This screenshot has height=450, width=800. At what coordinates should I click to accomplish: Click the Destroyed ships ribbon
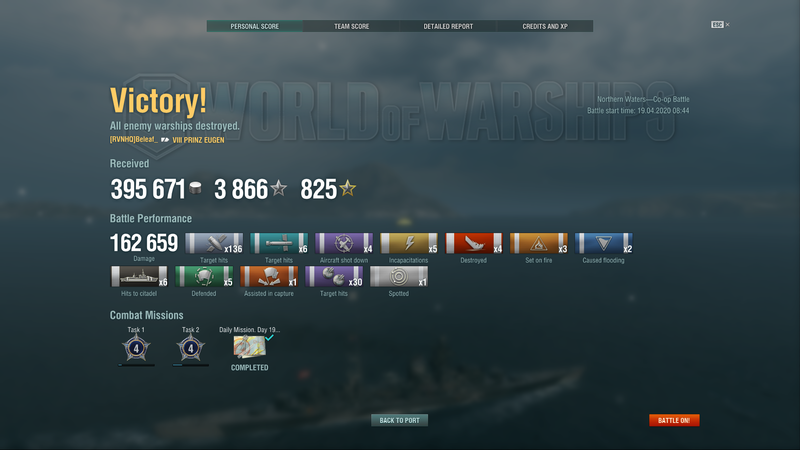pos(474,243)
